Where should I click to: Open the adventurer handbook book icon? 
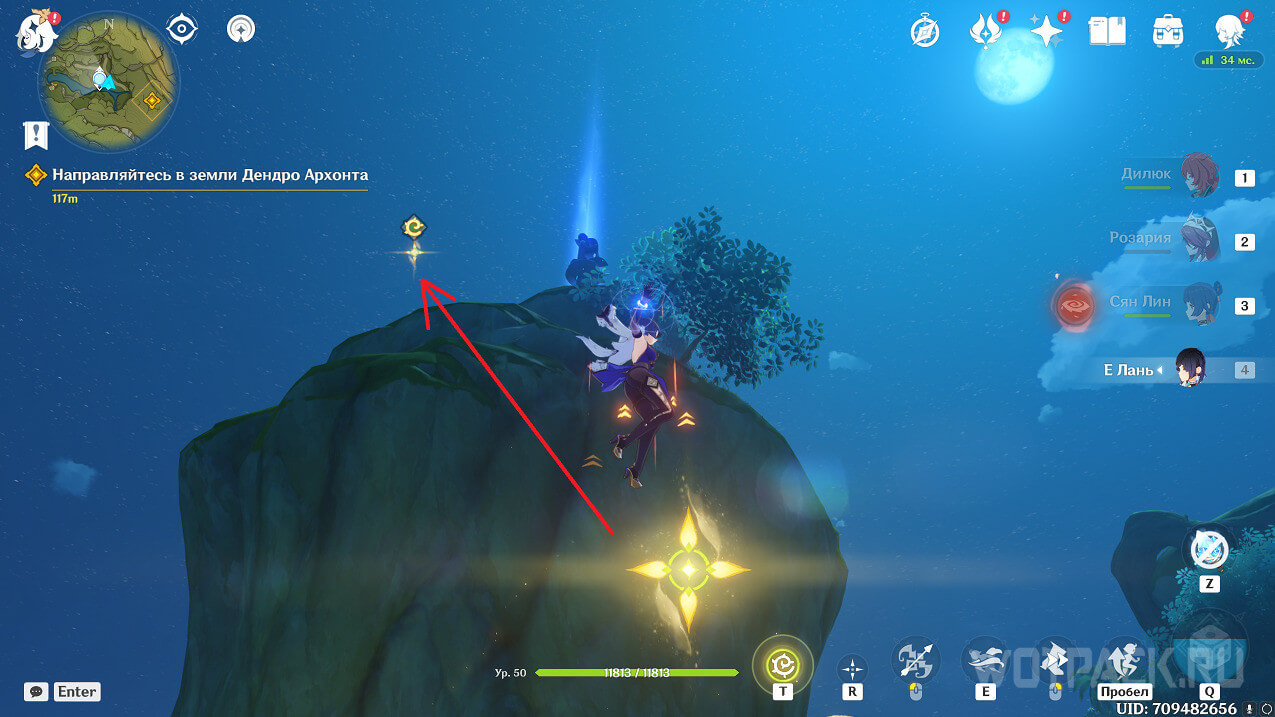(1105, 32)
